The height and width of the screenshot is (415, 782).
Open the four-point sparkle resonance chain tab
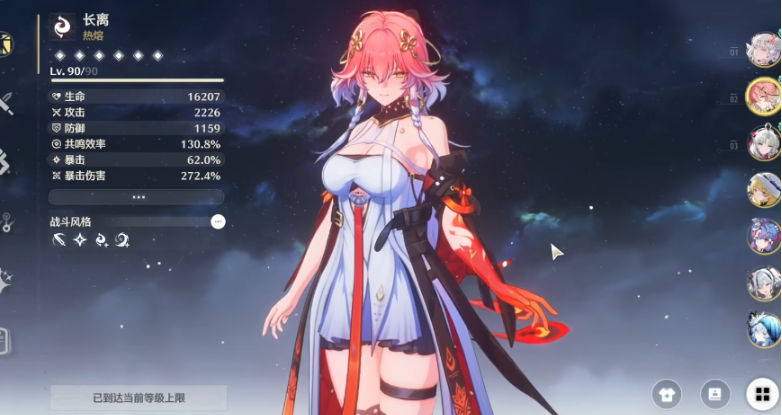click(6, 281)
